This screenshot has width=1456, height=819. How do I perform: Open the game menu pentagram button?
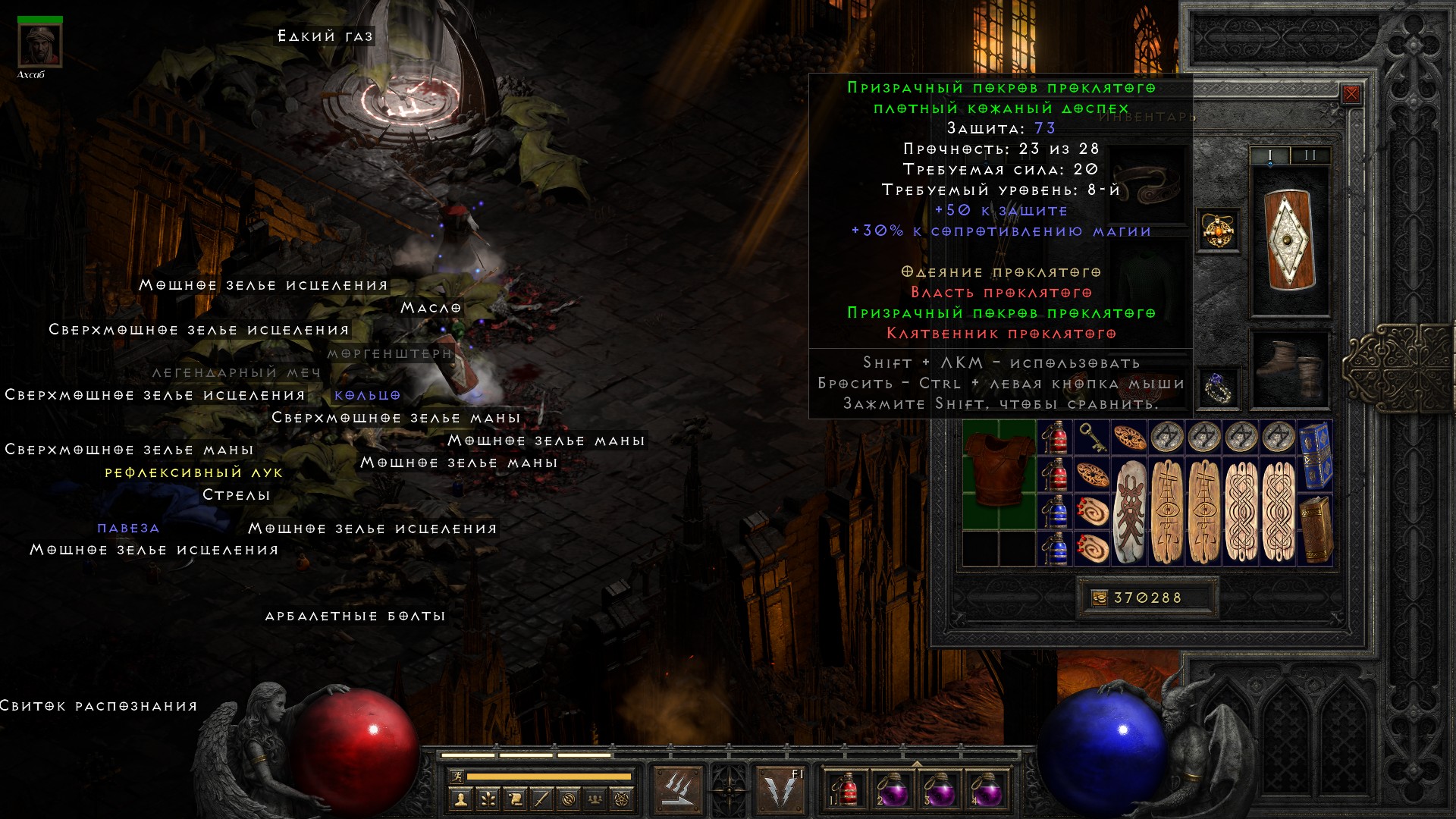coord(622,799)
